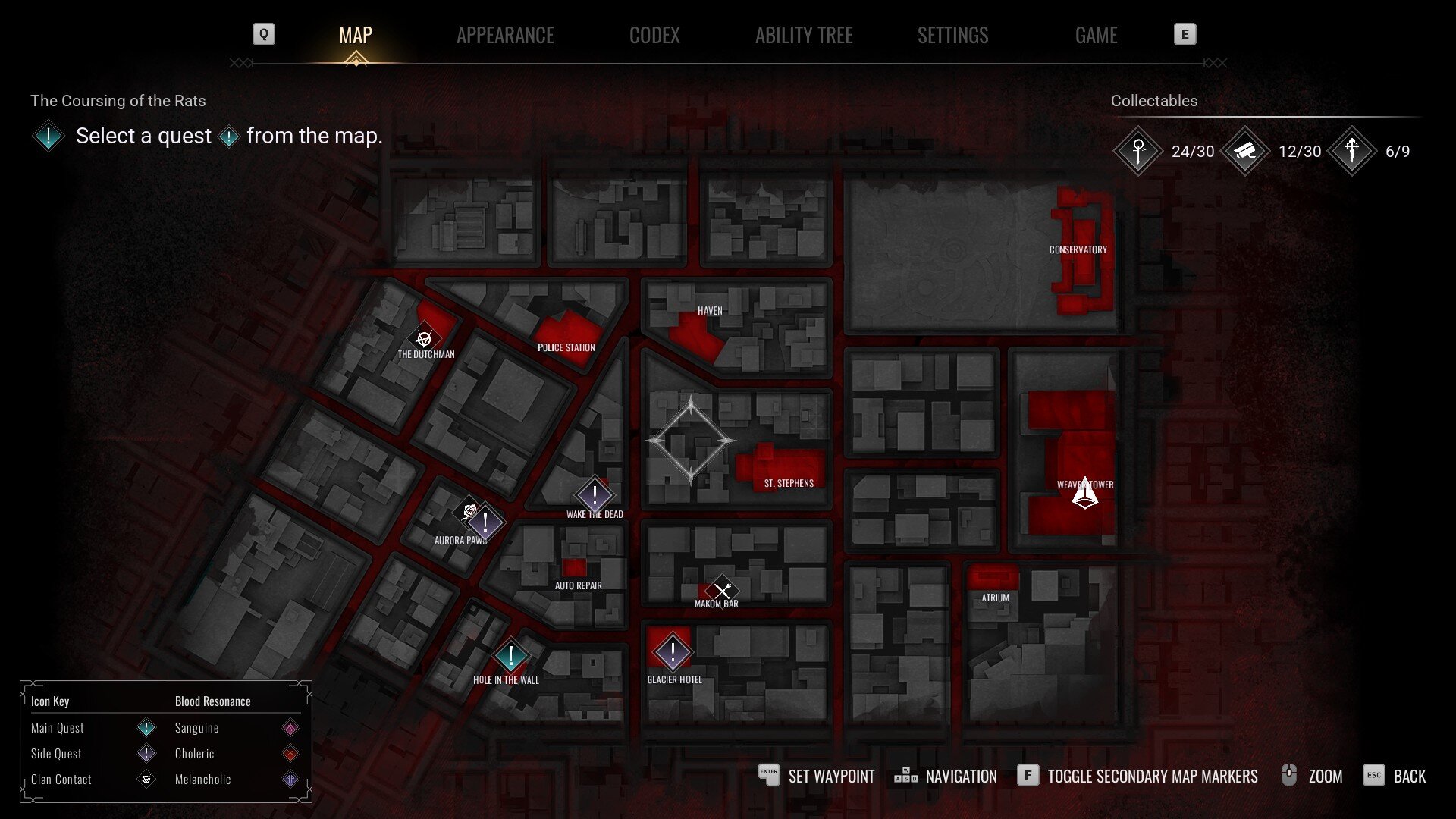Viewport: 1456px width, 819px height.
Task: Switch to the Appearance tab
Action: 505,36
